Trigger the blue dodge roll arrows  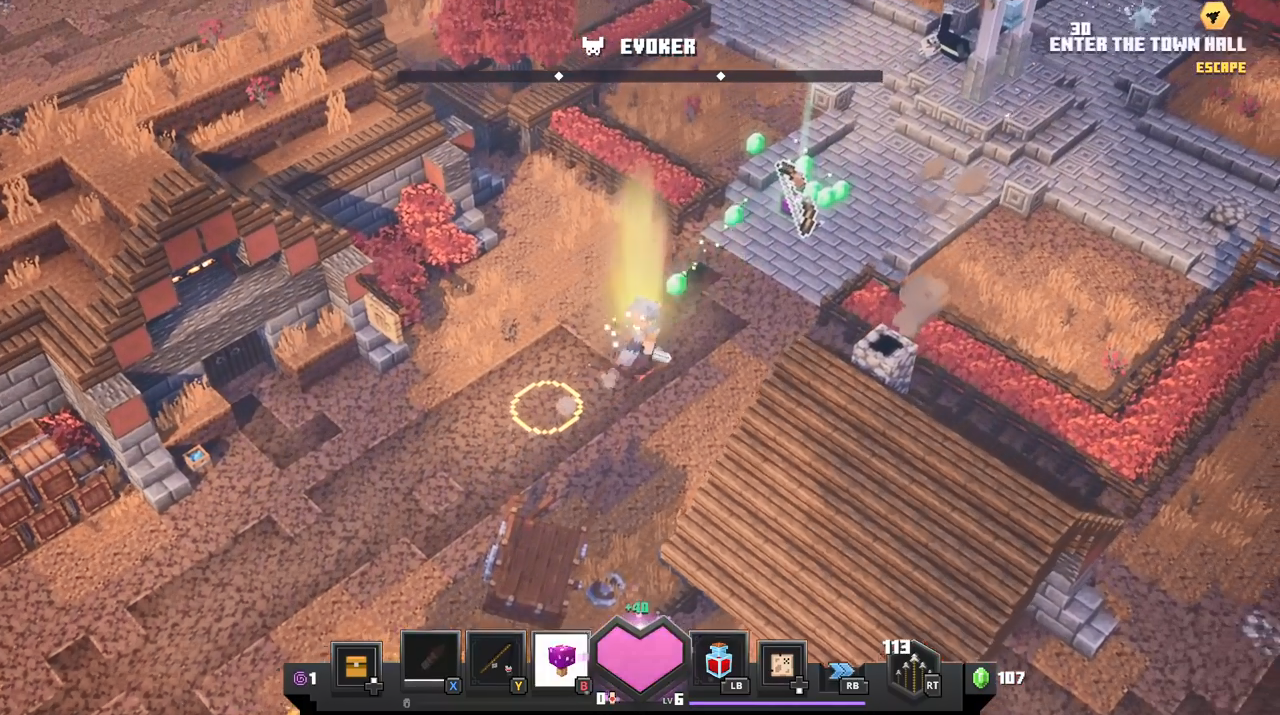(842, 671)
